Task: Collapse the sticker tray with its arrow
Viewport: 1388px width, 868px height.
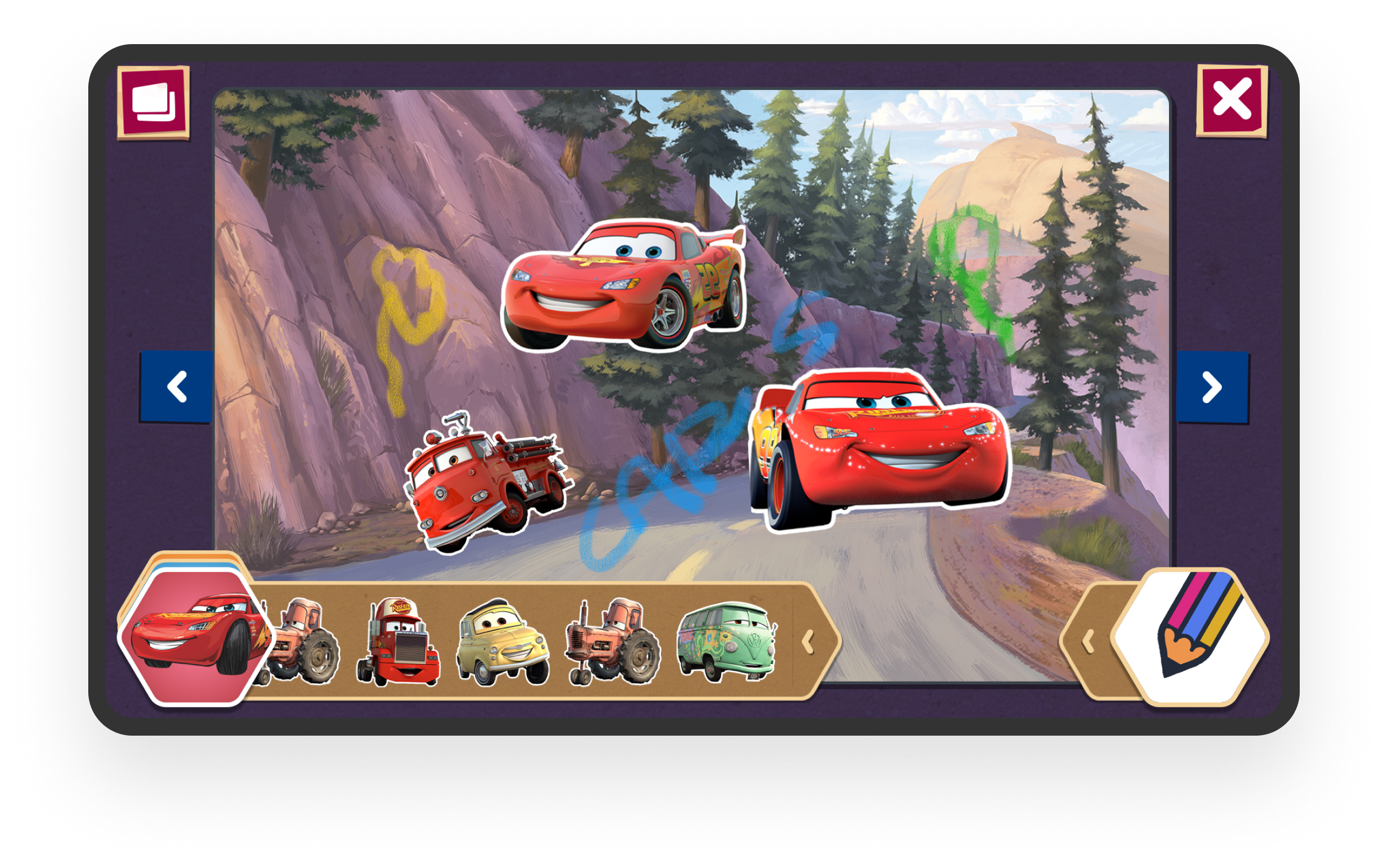Action: coord(808,641)
